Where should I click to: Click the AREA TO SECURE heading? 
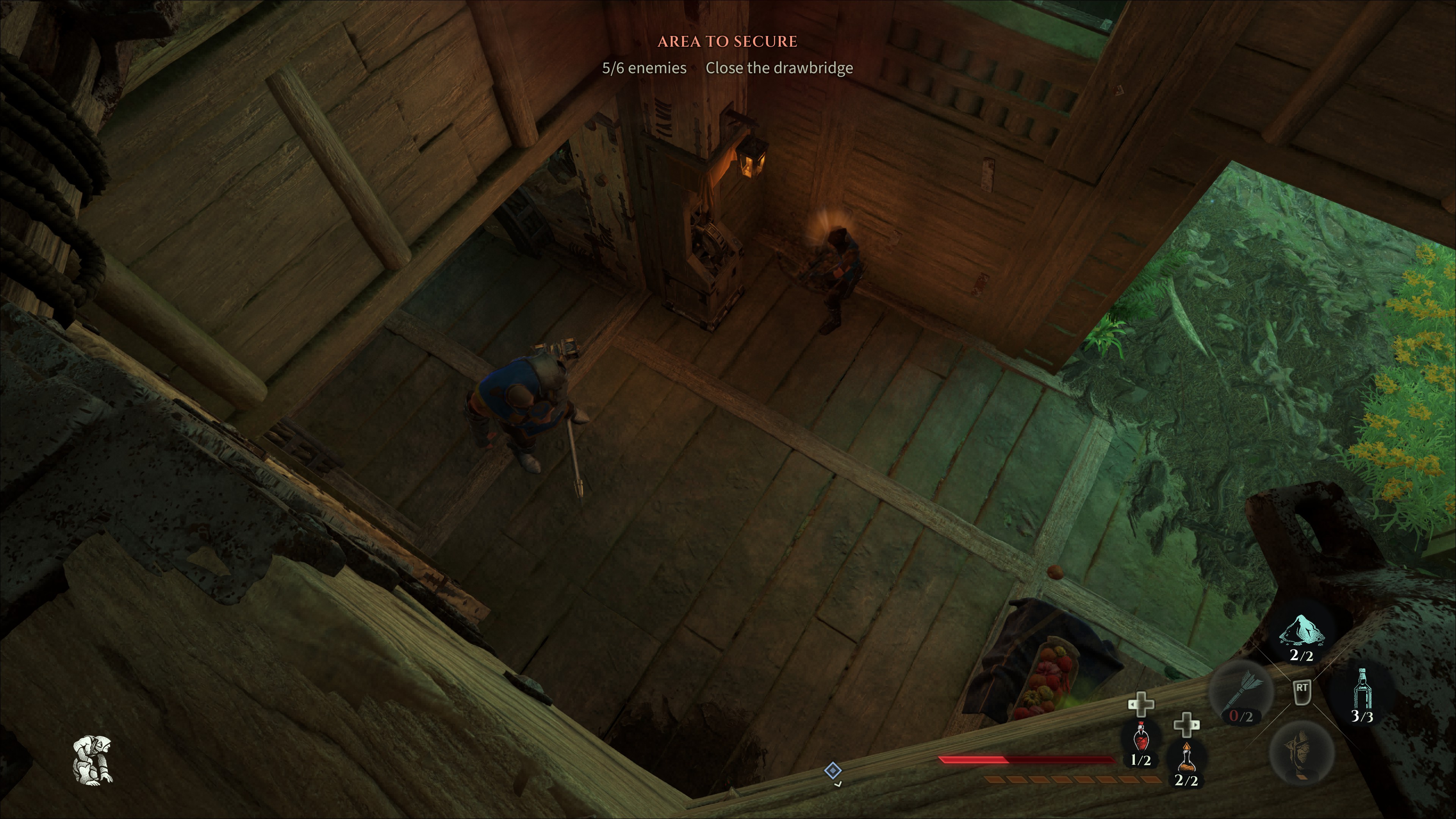[x=727, y=41]
